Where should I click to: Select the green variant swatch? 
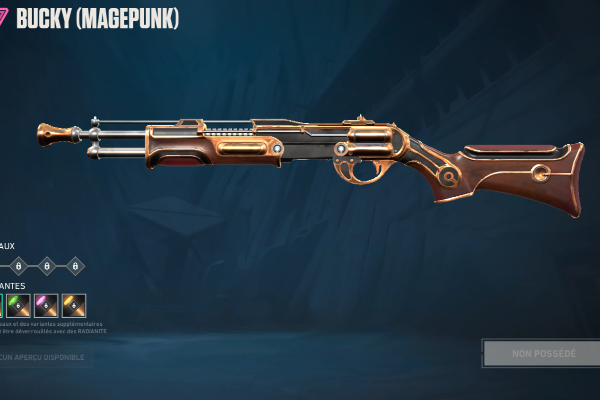[x=19, y=305]
